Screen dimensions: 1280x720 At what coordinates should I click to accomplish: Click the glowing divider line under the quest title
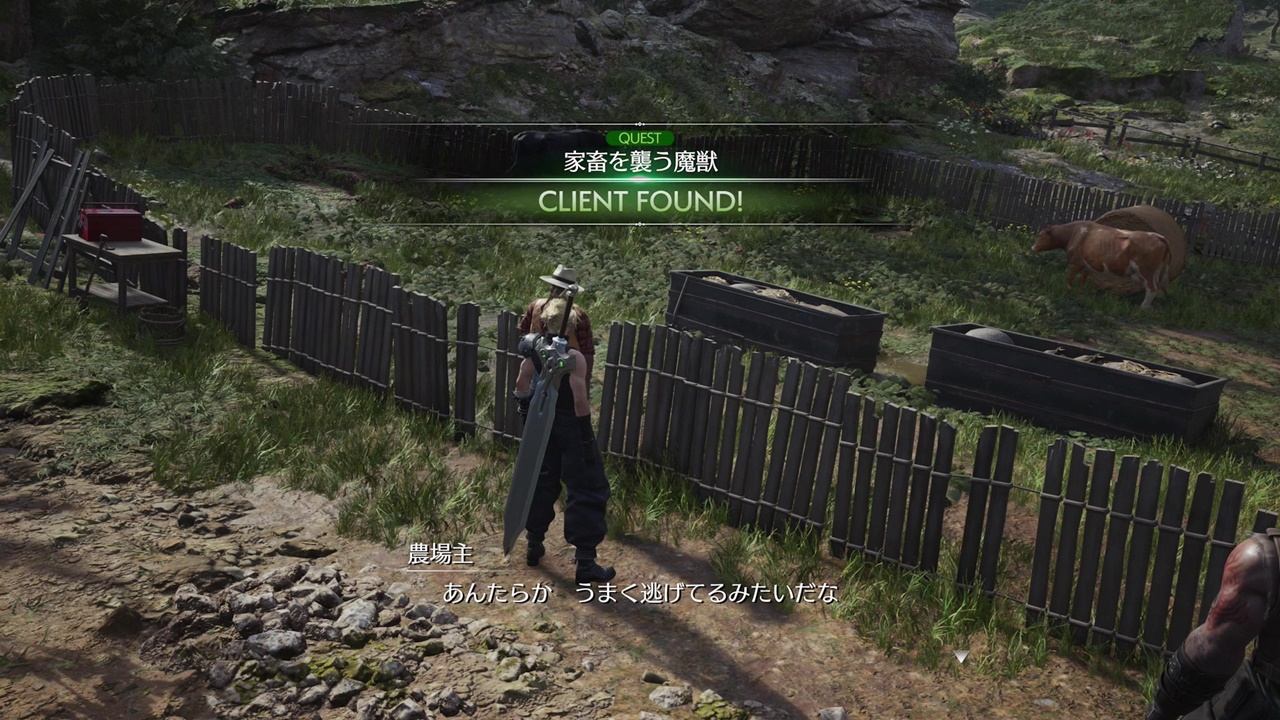click(x=640, y=176)
